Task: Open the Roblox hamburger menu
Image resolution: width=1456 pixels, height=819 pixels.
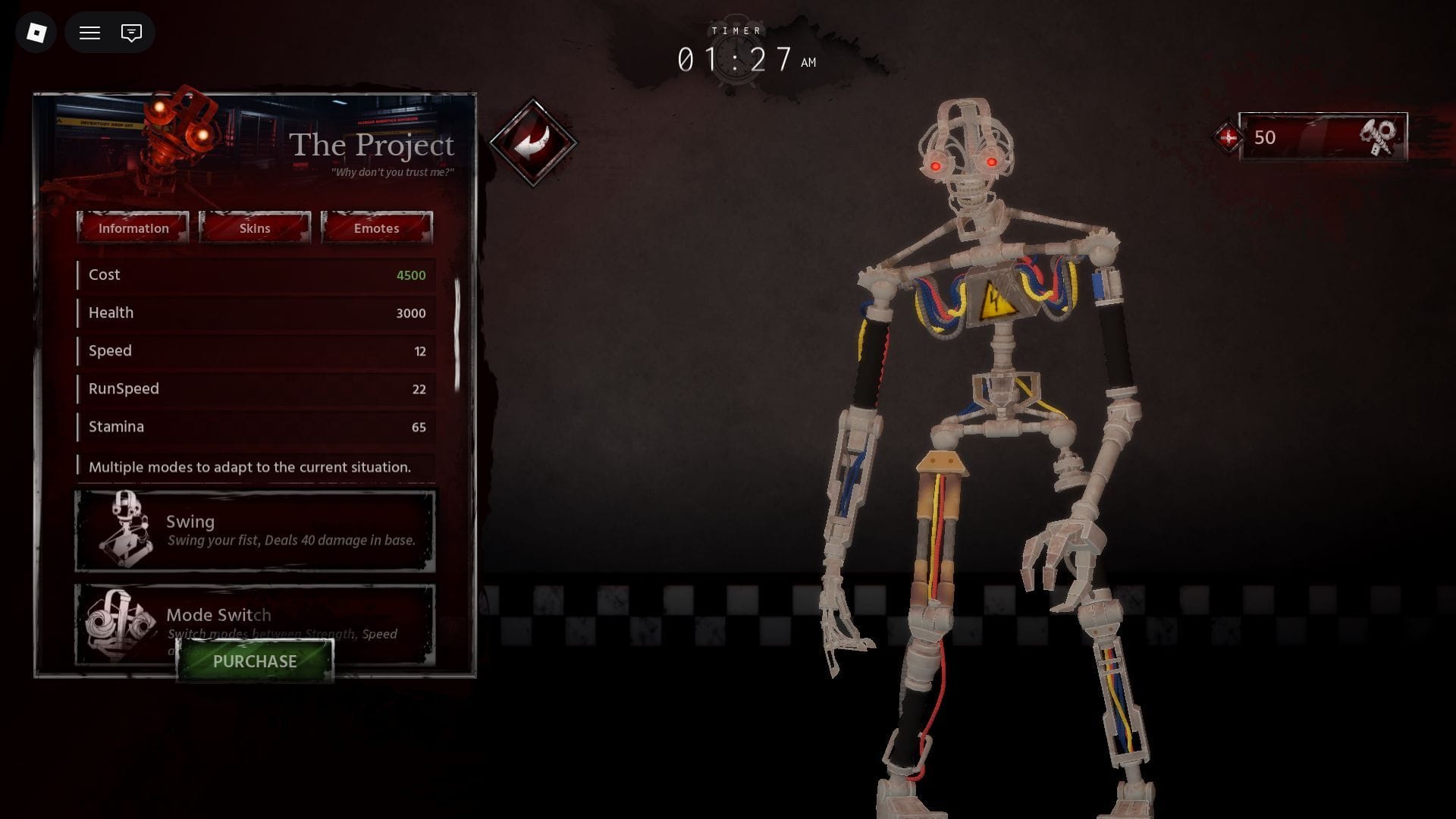Action: (90, 33)
